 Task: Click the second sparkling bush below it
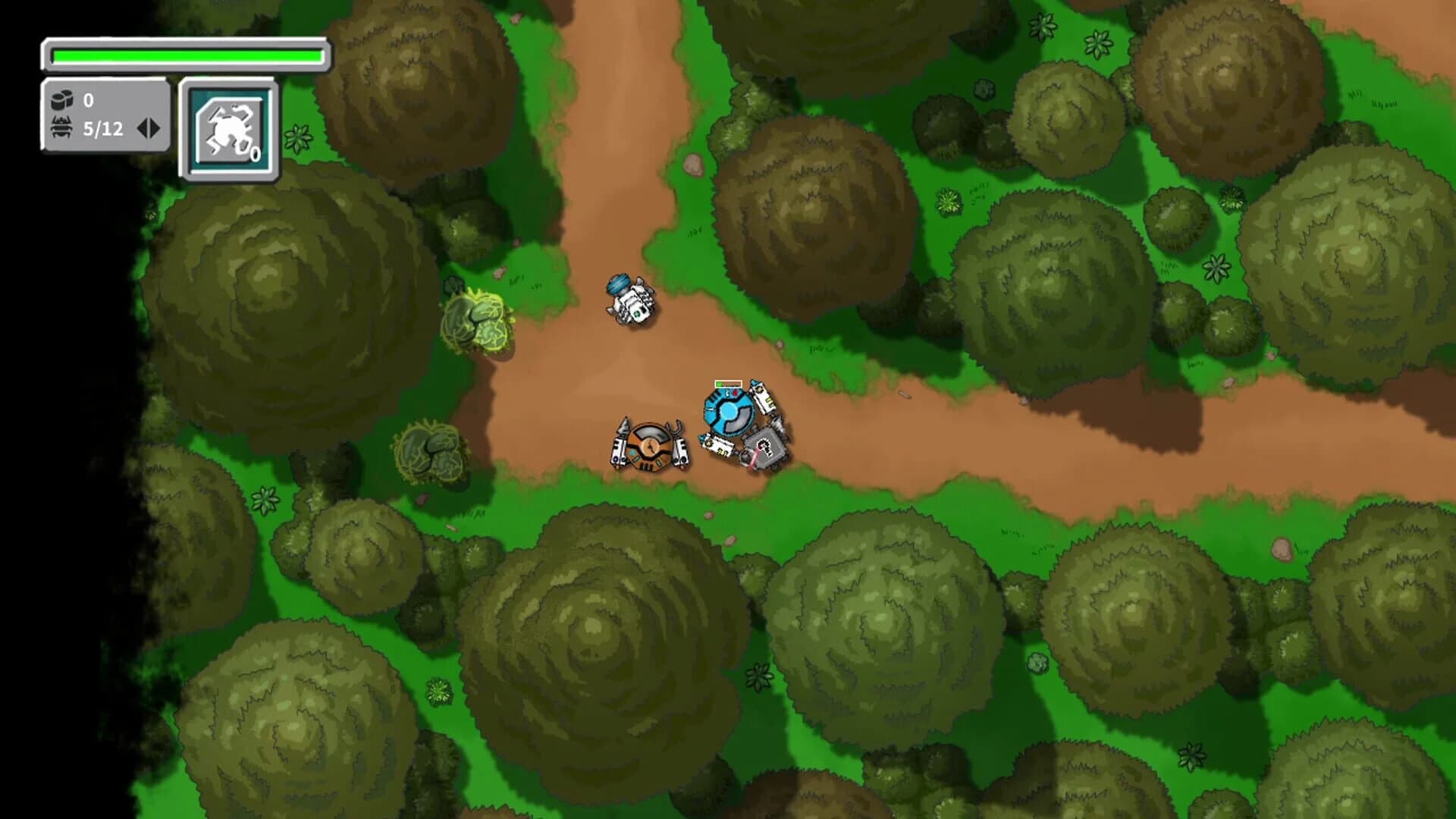[x=432, y=451]
